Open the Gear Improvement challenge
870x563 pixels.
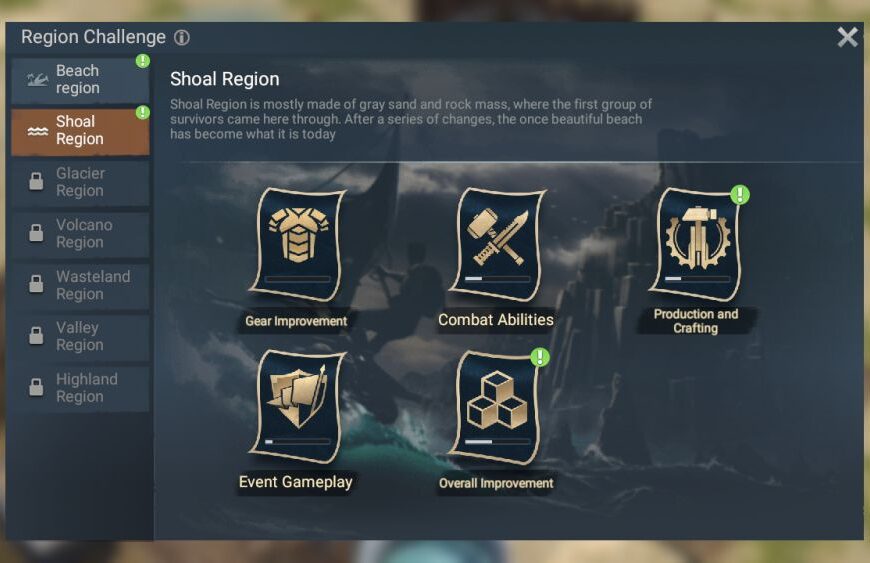pos(297,246)
